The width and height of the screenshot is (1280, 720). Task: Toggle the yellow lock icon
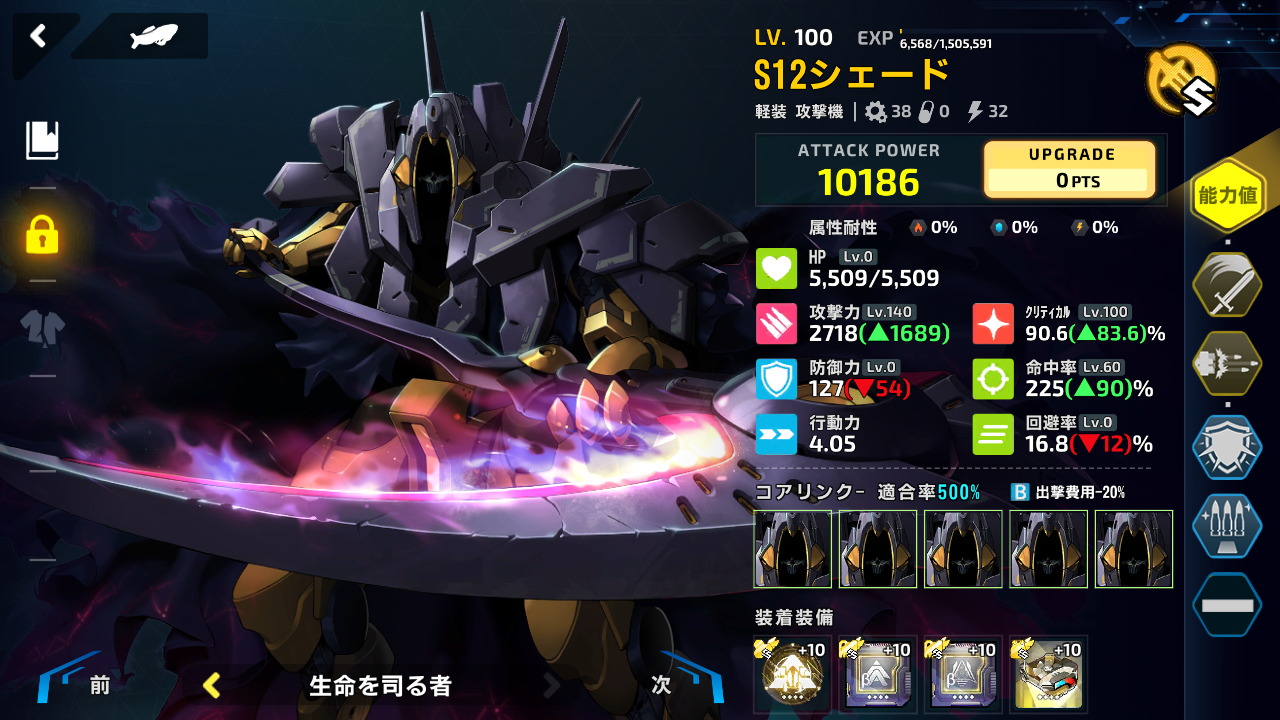click(x=42, y=235)
